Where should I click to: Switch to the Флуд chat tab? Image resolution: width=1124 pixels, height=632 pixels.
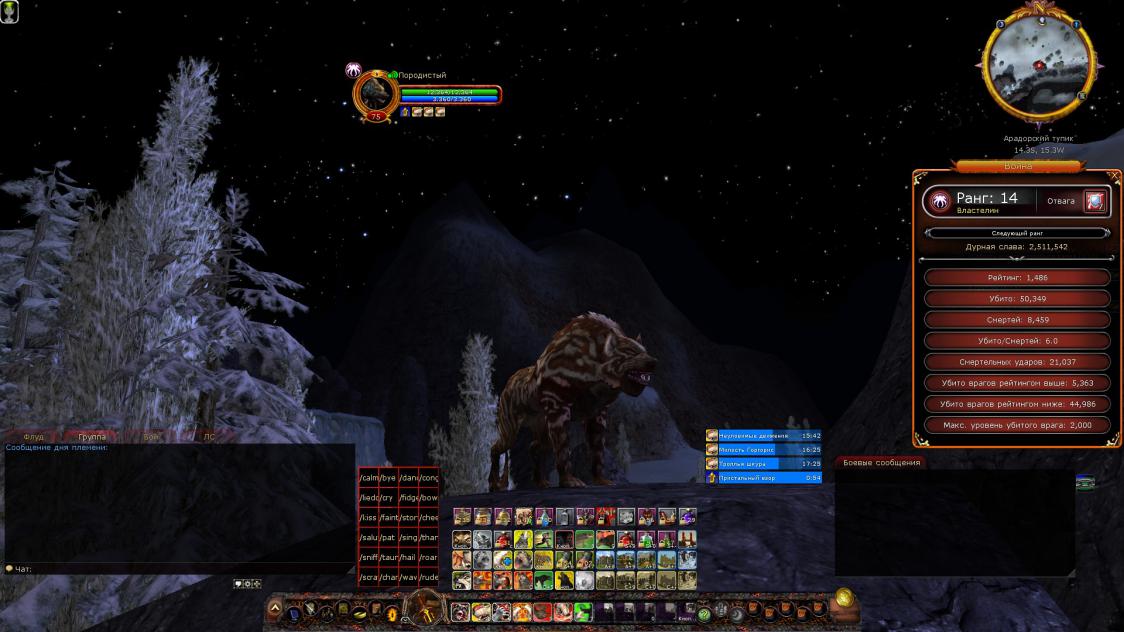[33, 437]
